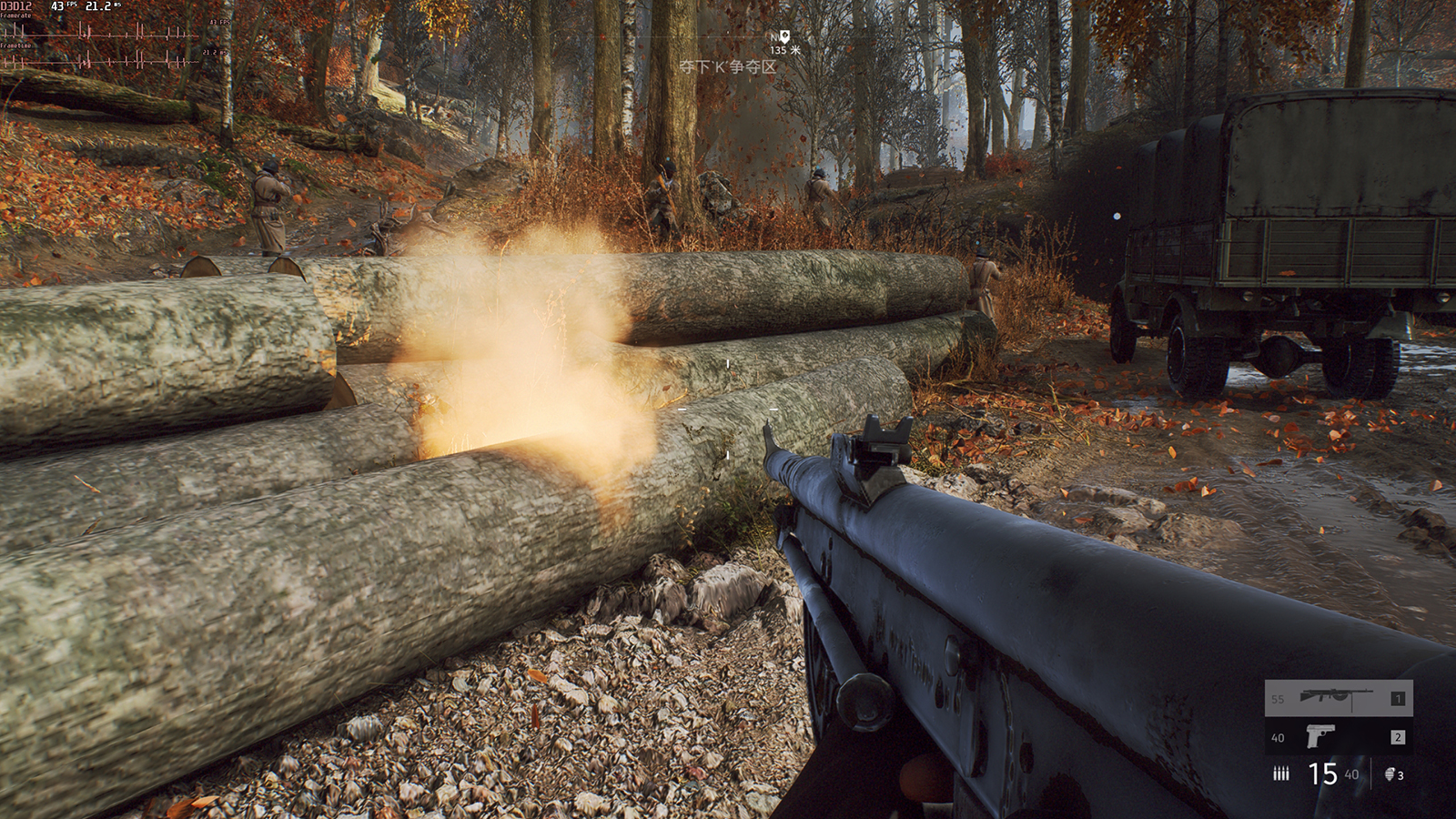Screen dimensions: 1456x819
Task: Select the grenade icon
Action: pos(1390,774)
